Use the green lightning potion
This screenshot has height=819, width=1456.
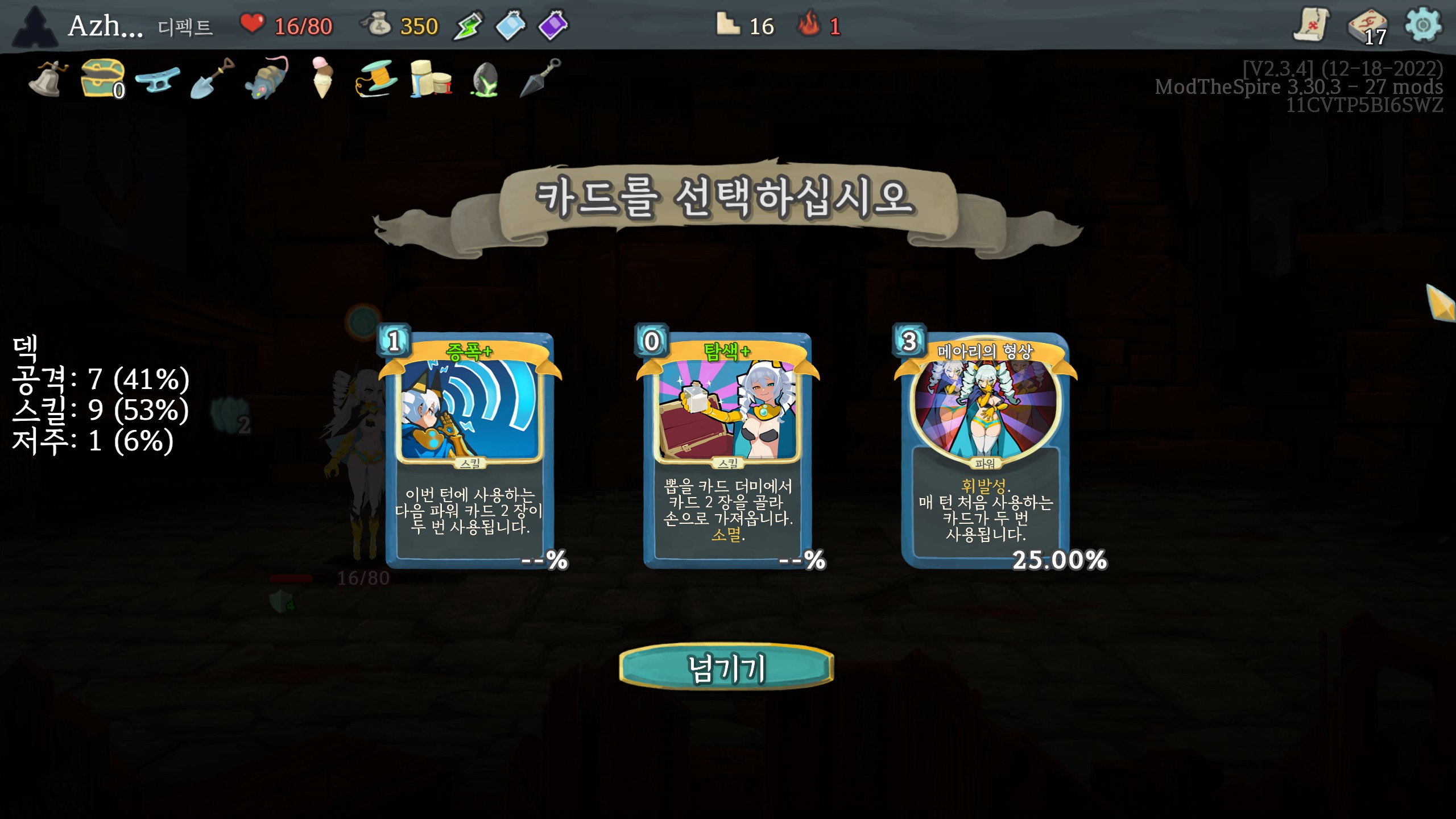[468, 26]
